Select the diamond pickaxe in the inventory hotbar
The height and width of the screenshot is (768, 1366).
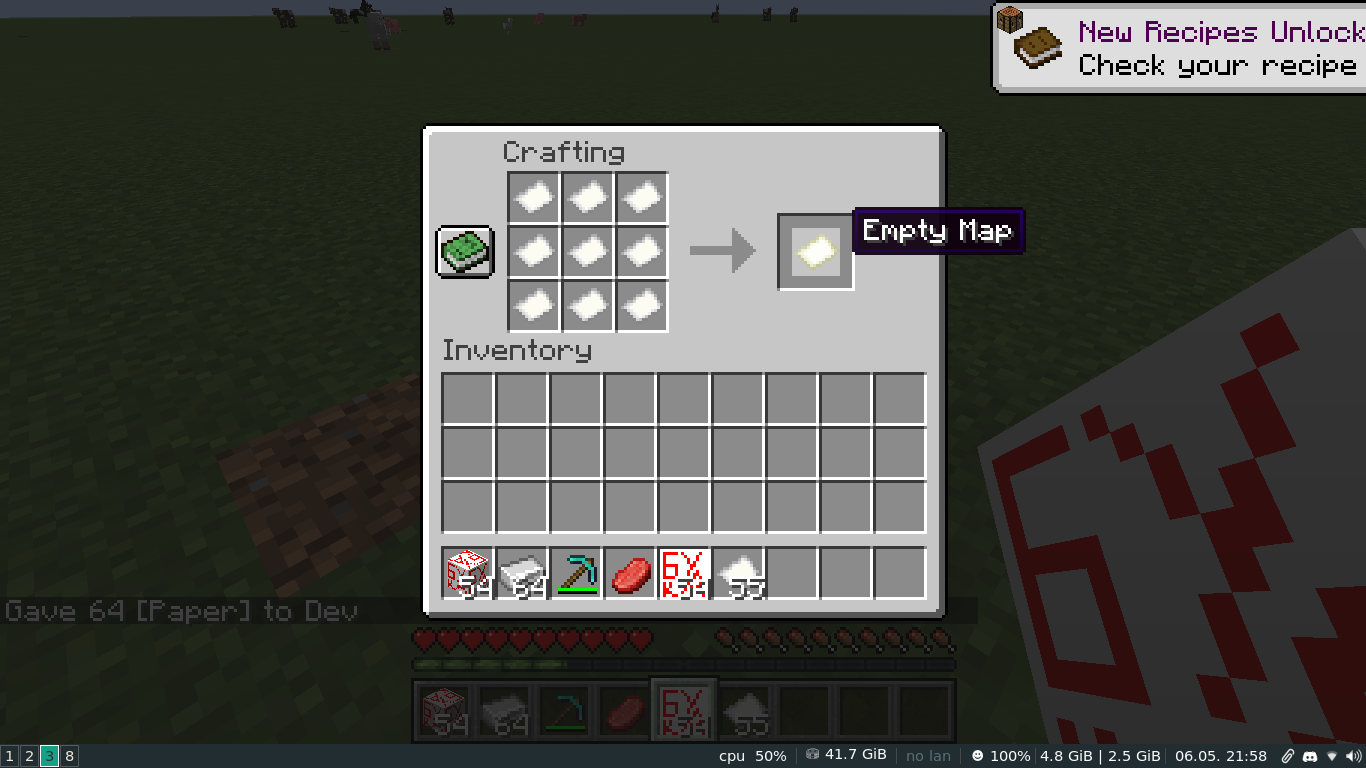pyautogui.click(x=574, y=572)
